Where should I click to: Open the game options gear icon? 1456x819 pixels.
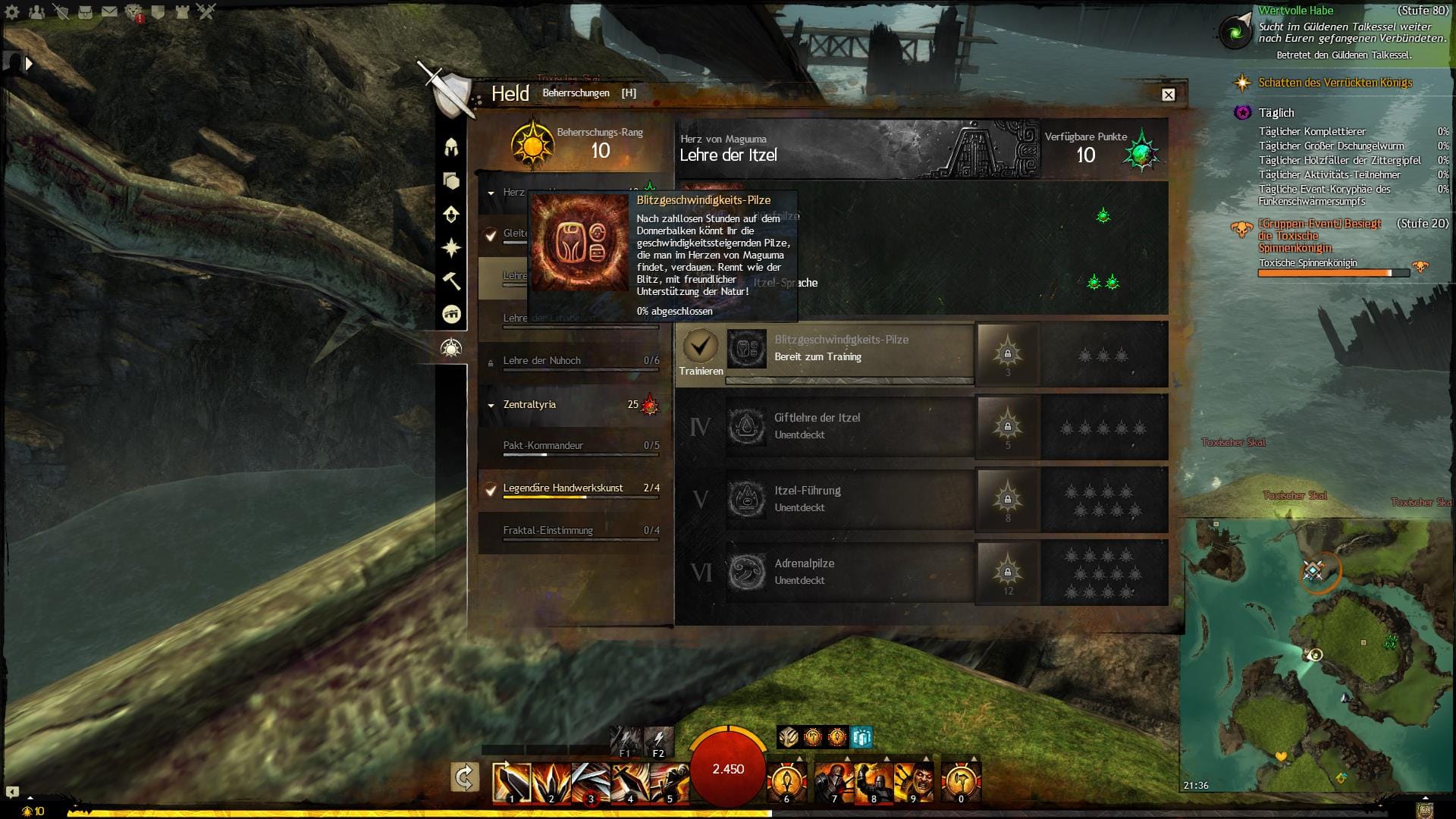pos(13,11)
